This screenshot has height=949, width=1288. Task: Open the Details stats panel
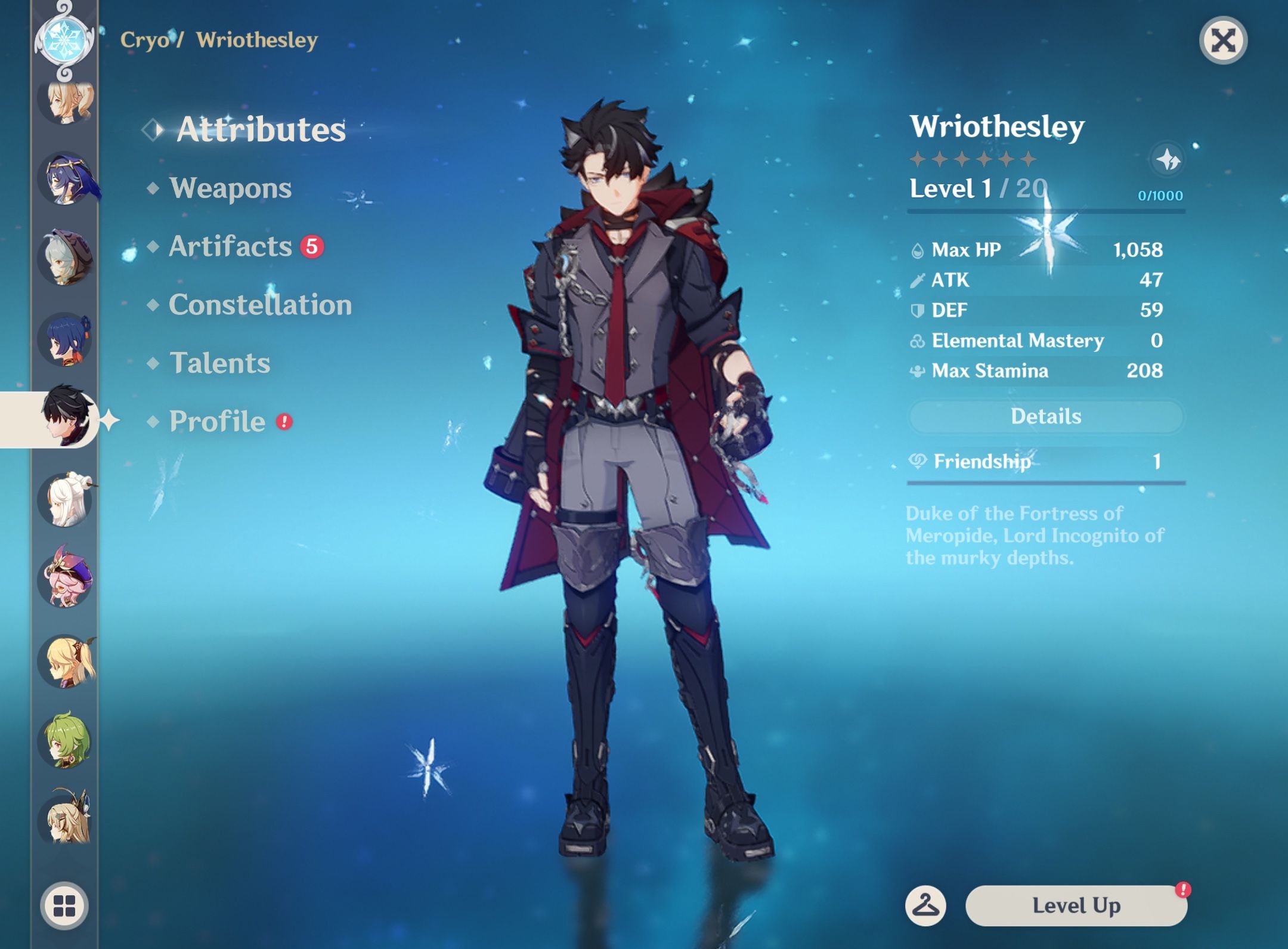tap(1045, 416)
